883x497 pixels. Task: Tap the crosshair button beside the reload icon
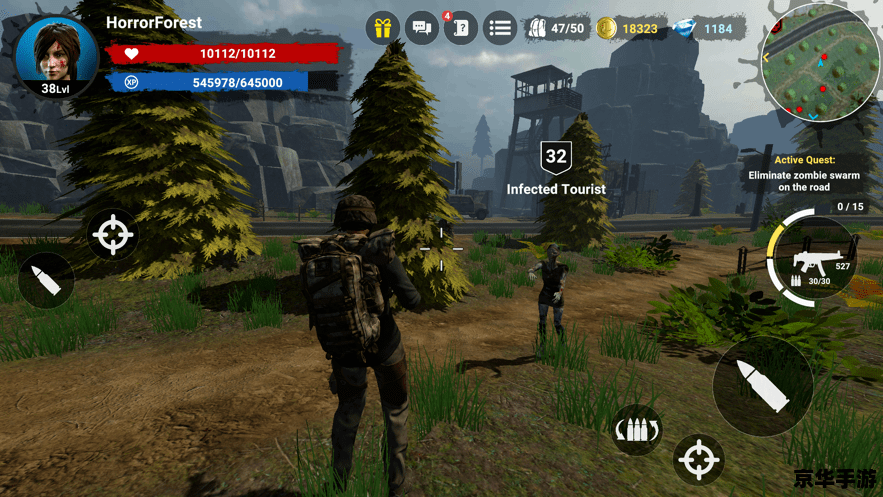click(x=698, y=460)
